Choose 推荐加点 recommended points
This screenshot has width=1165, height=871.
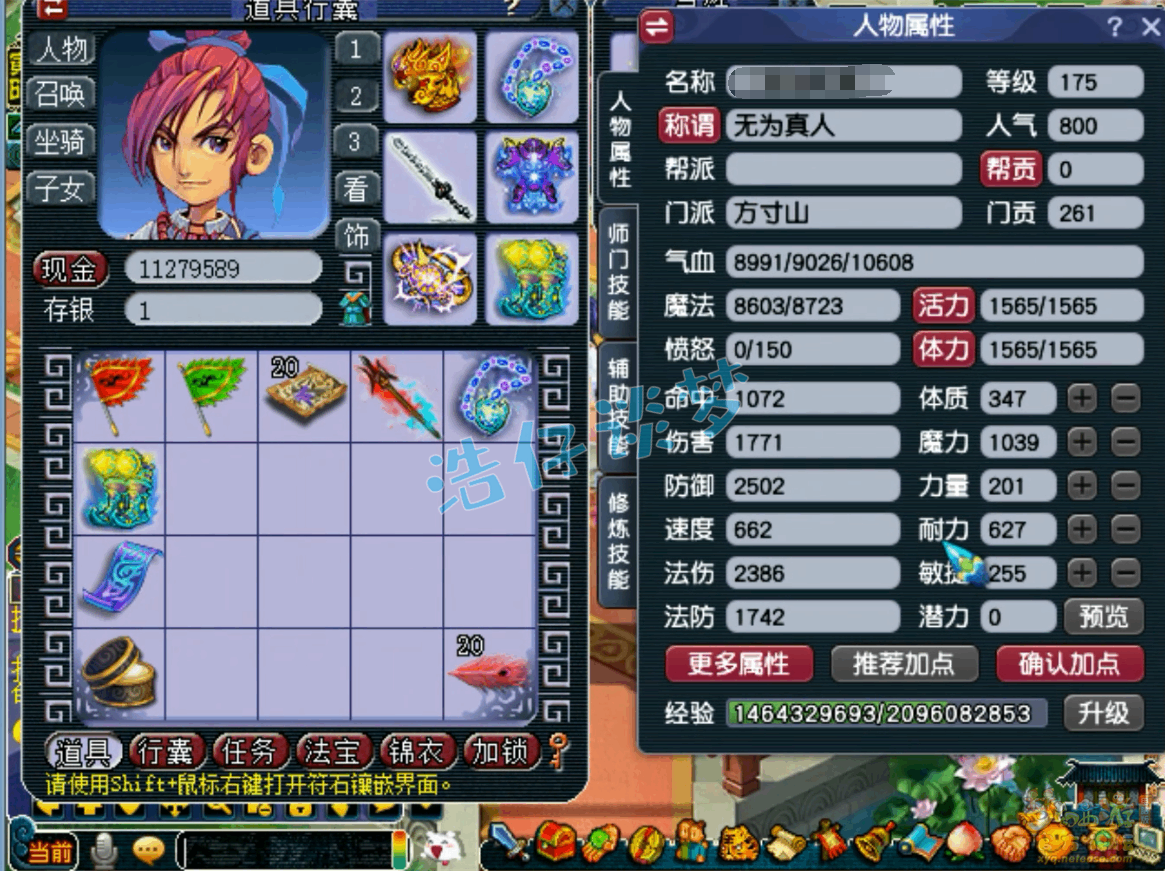904,663
